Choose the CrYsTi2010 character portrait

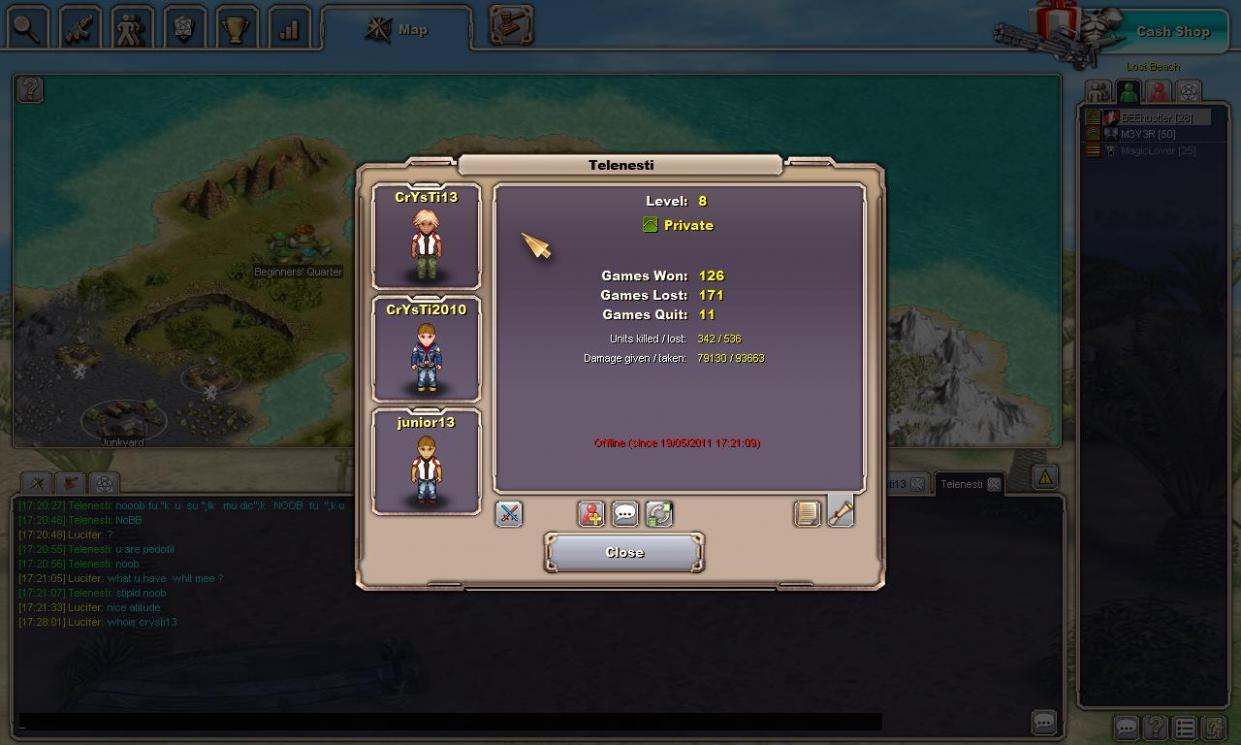click(x=426, y=349)
